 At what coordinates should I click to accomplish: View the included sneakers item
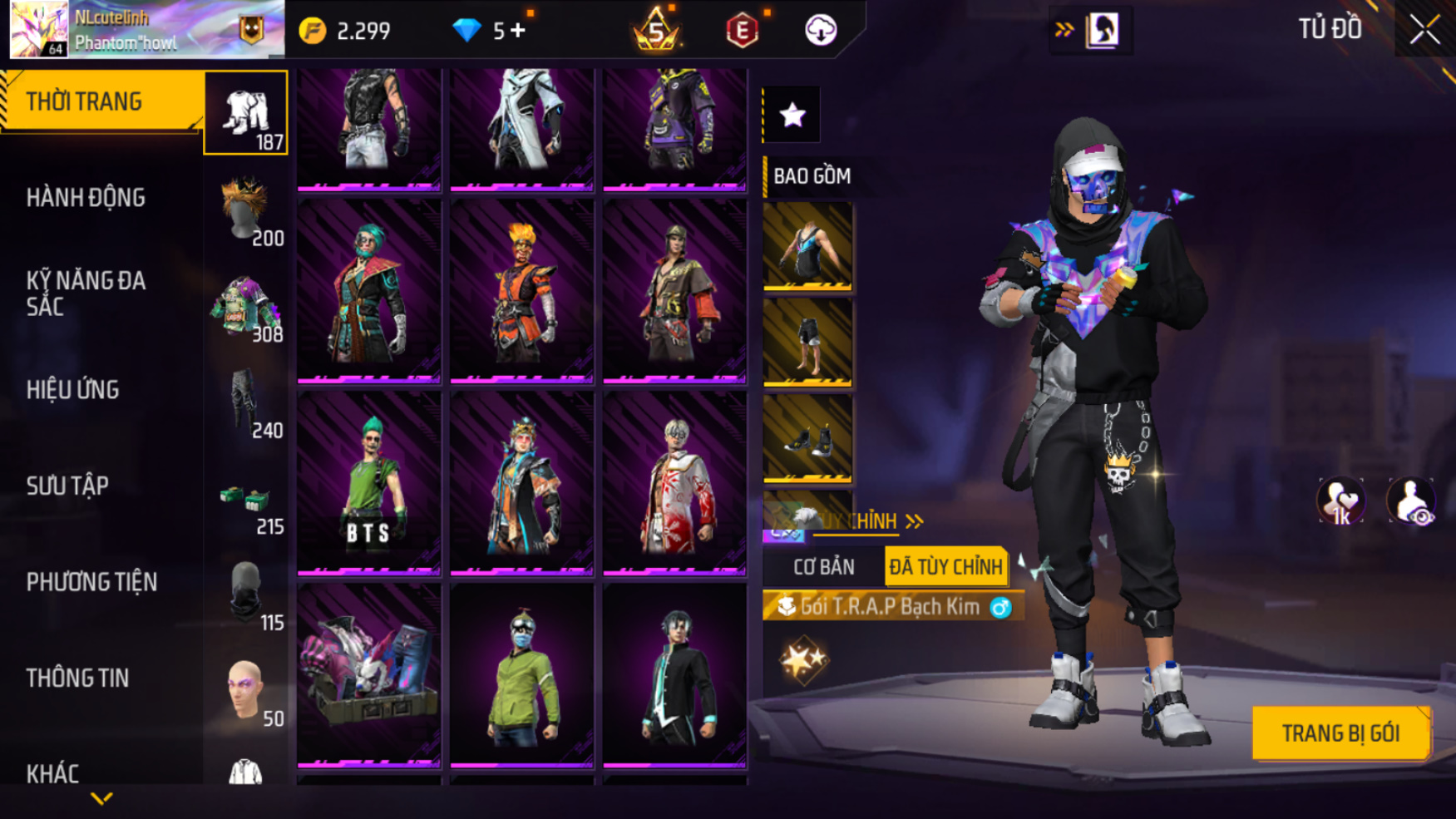point(807,437)
